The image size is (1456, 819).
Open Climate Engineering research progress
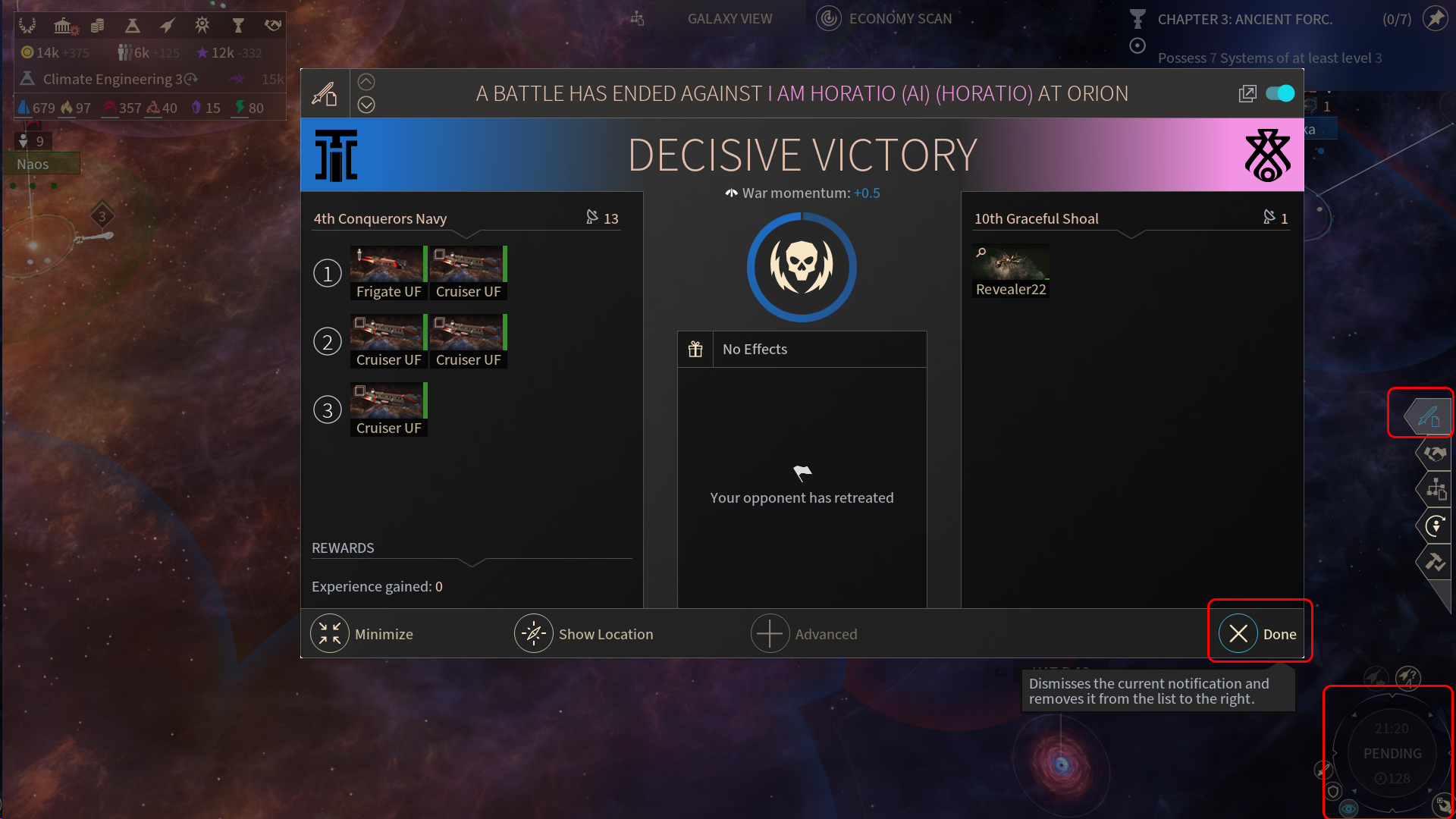tap(114, 79)
